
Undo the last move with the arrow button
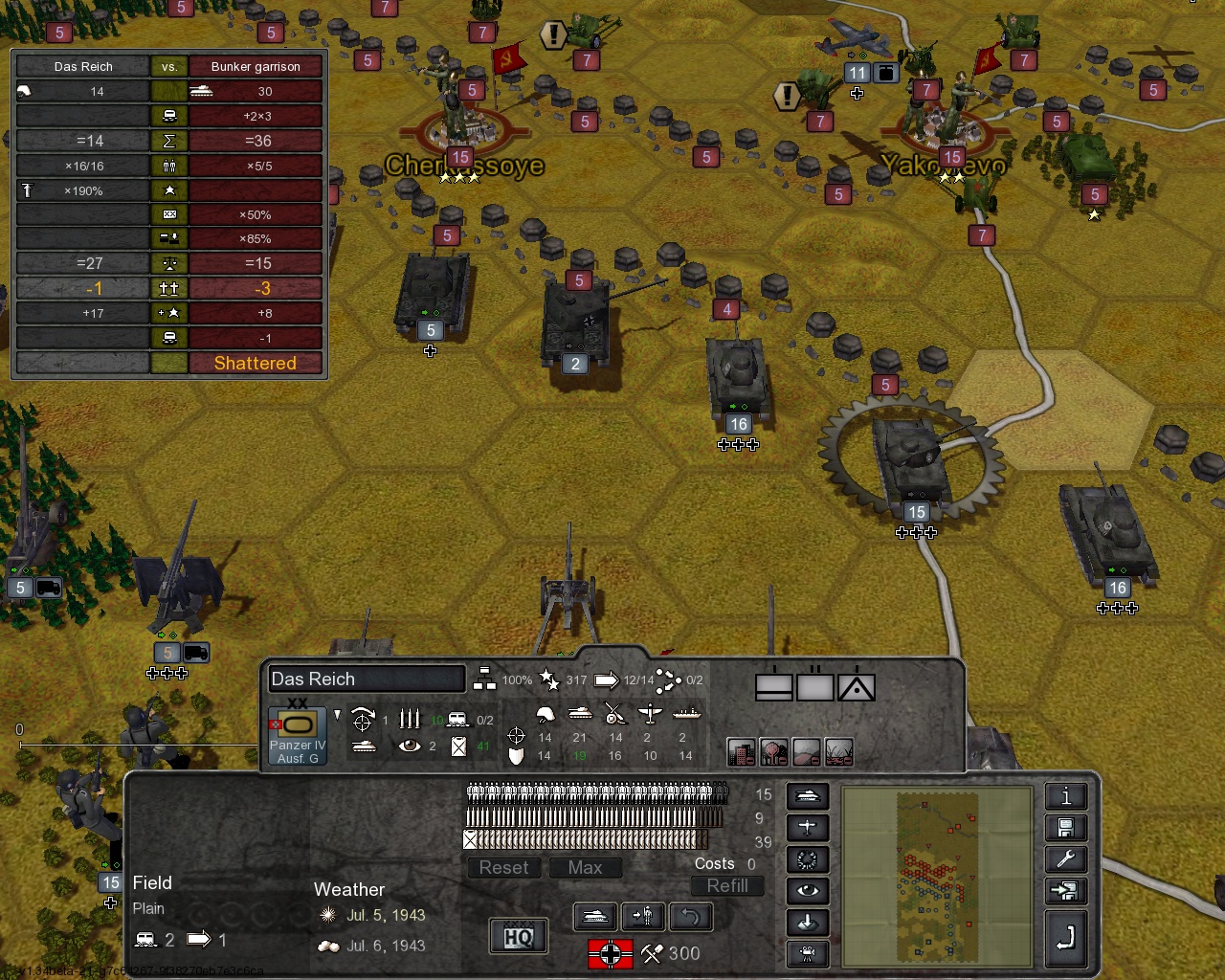tap(690, 917)
